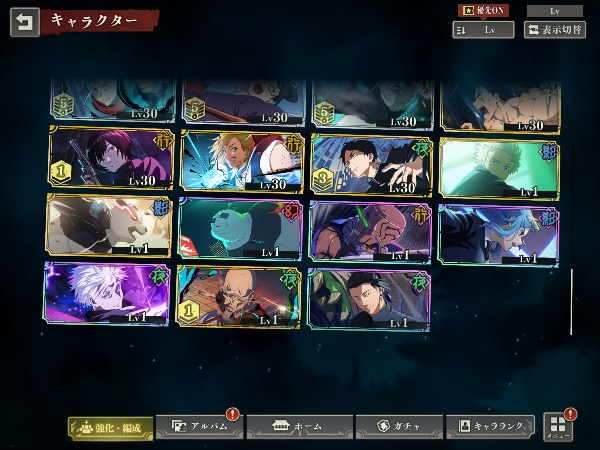Return to the ホーム home screen
Screen dimensions: 600x450
(x=299, y=427)
